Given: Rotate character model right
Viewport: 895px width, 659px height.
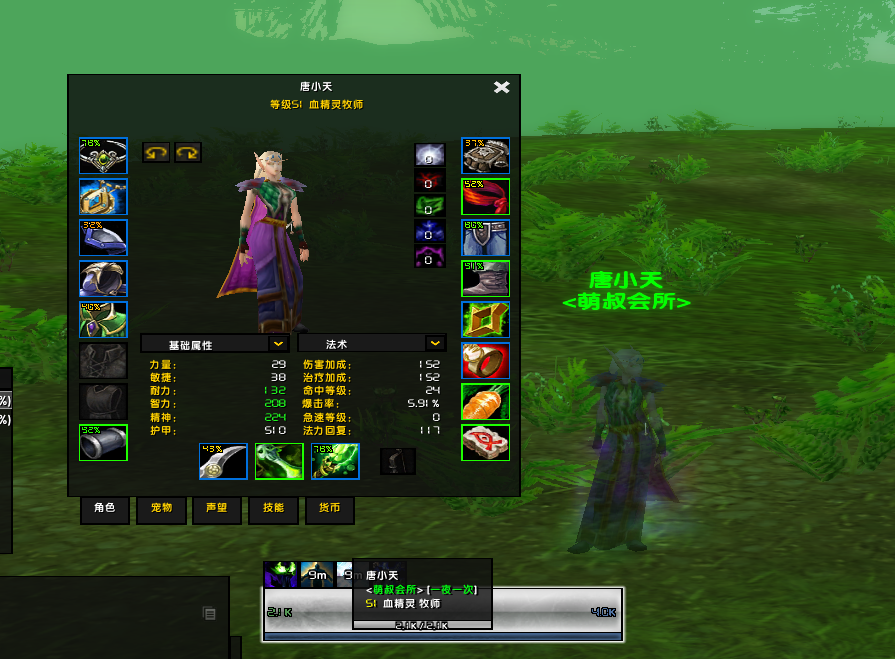Looking at the screenshot, I should click(188, 153).
